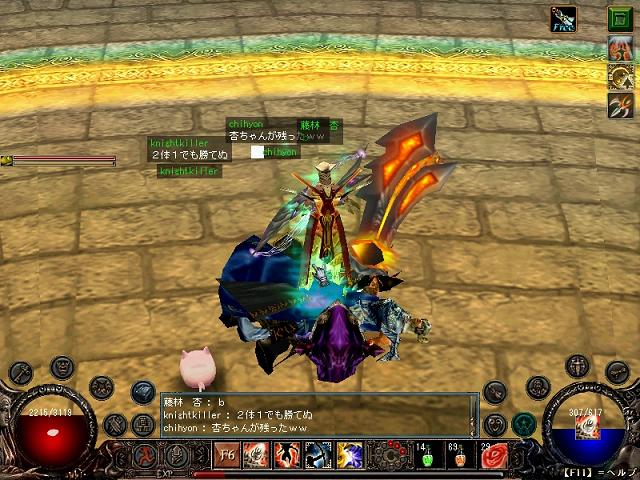
Task: Use the orange potion in the hotbar
Action: [460, 456]
